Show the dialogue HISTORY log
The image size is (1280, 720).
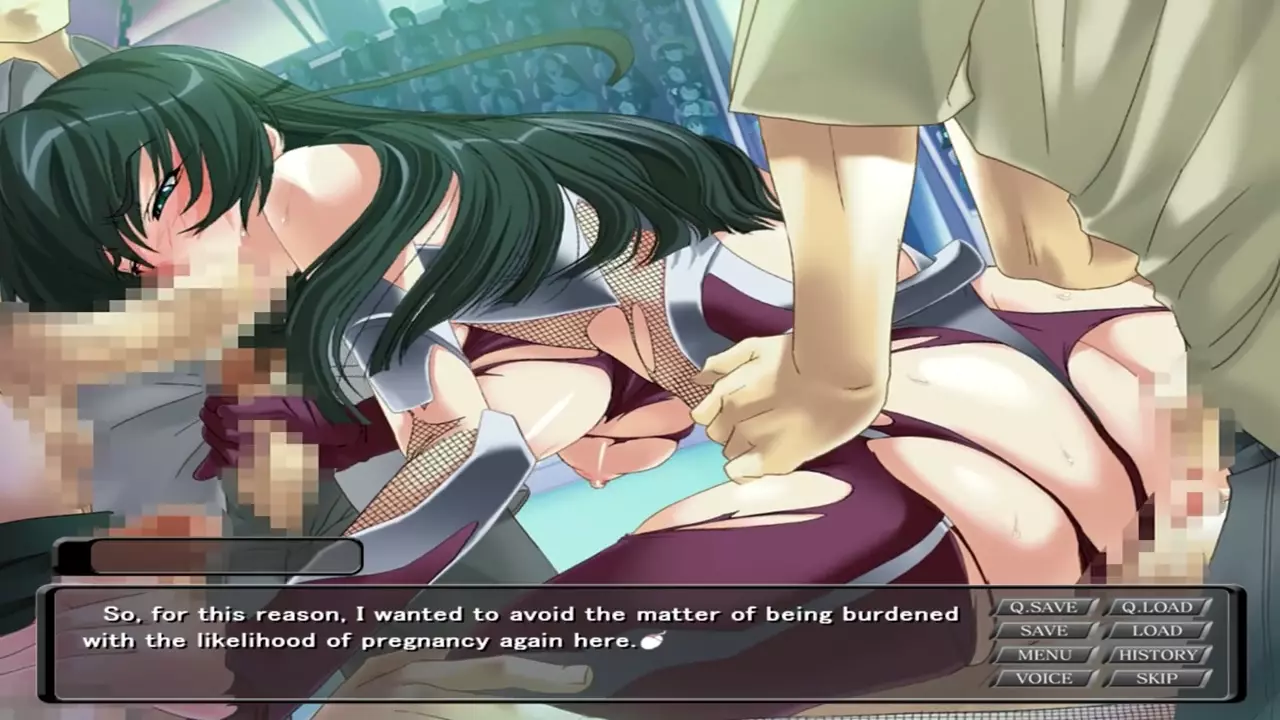pyautogui.click(x=1157, y=655)
